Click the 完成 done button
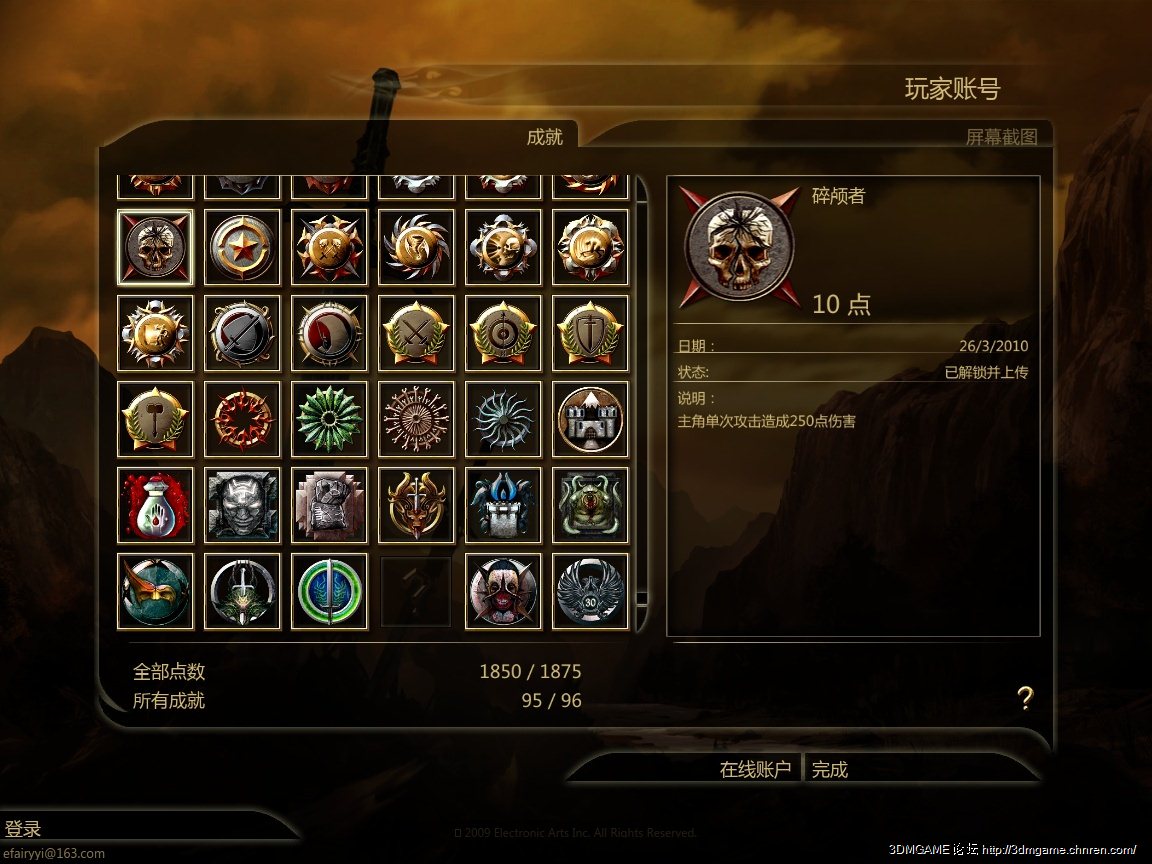 click(x=830, y=769)
